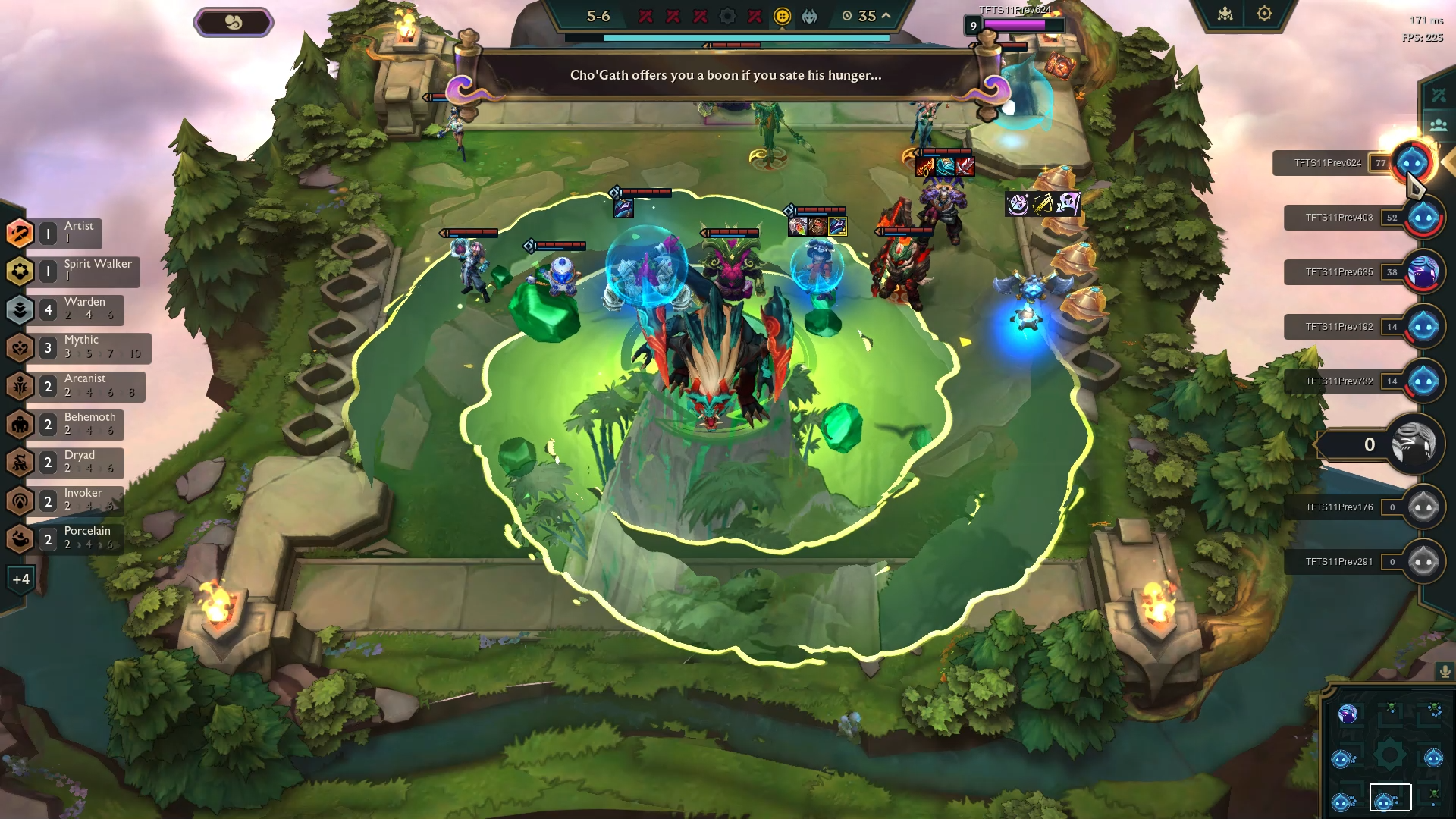
Task: Click TFTS11Prev403's circular avatar portrait
Action: point(1424,217)
